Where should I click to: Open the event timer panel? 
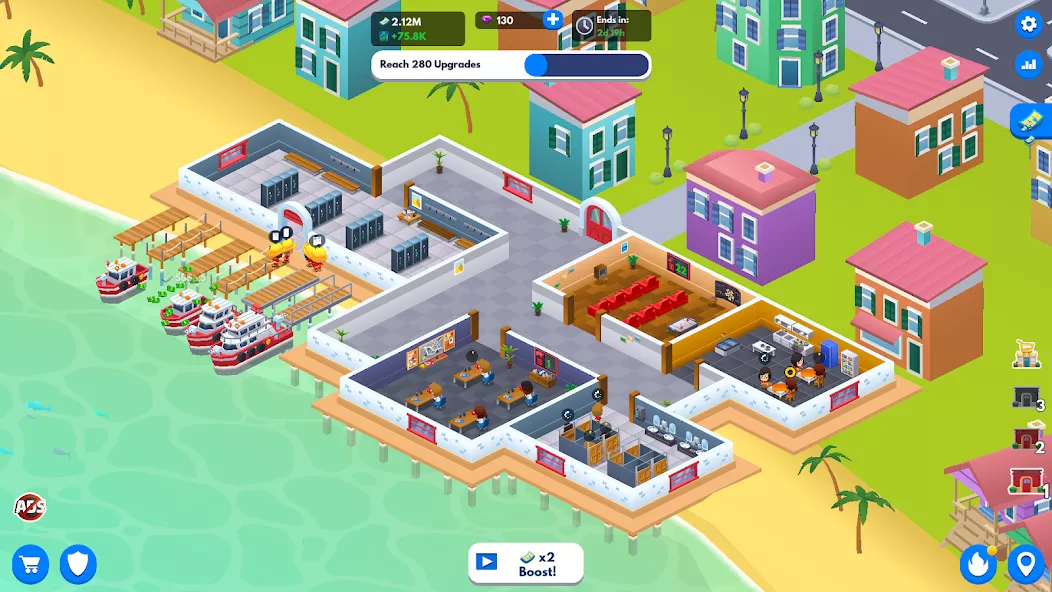[611, 26]
